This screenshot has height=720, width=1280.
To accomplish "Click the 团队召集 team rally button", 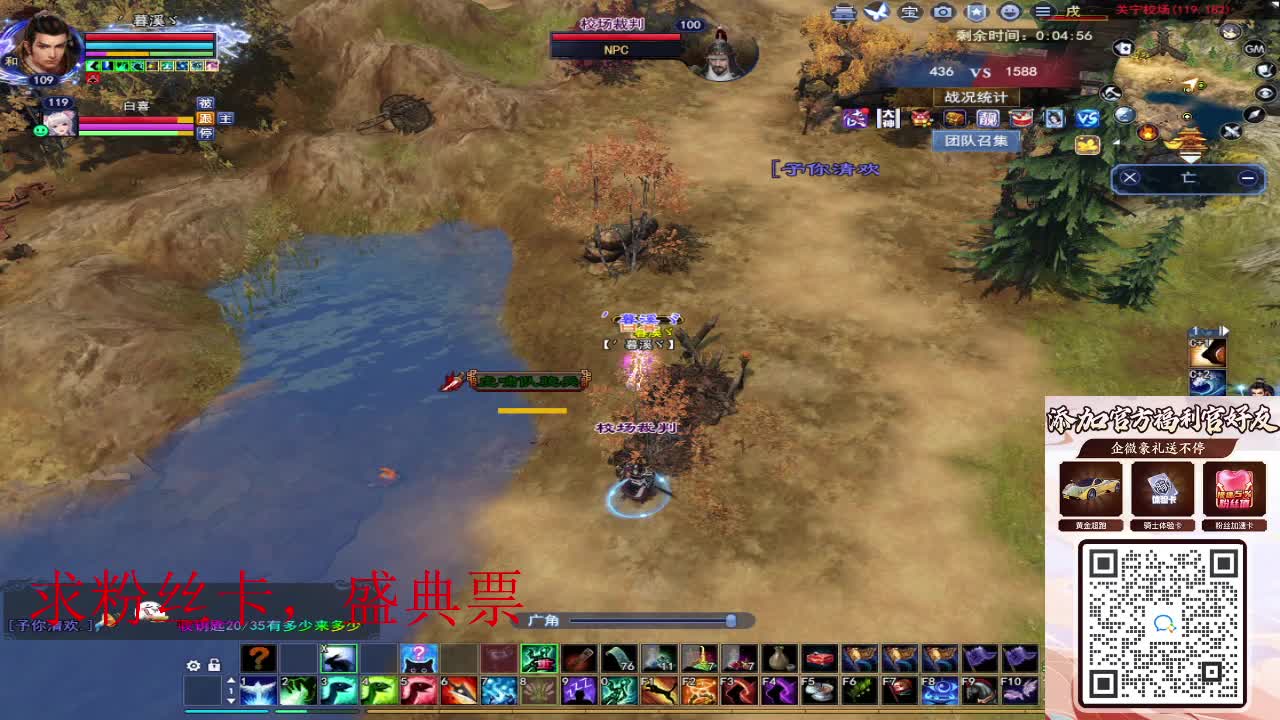I will 975,140.
